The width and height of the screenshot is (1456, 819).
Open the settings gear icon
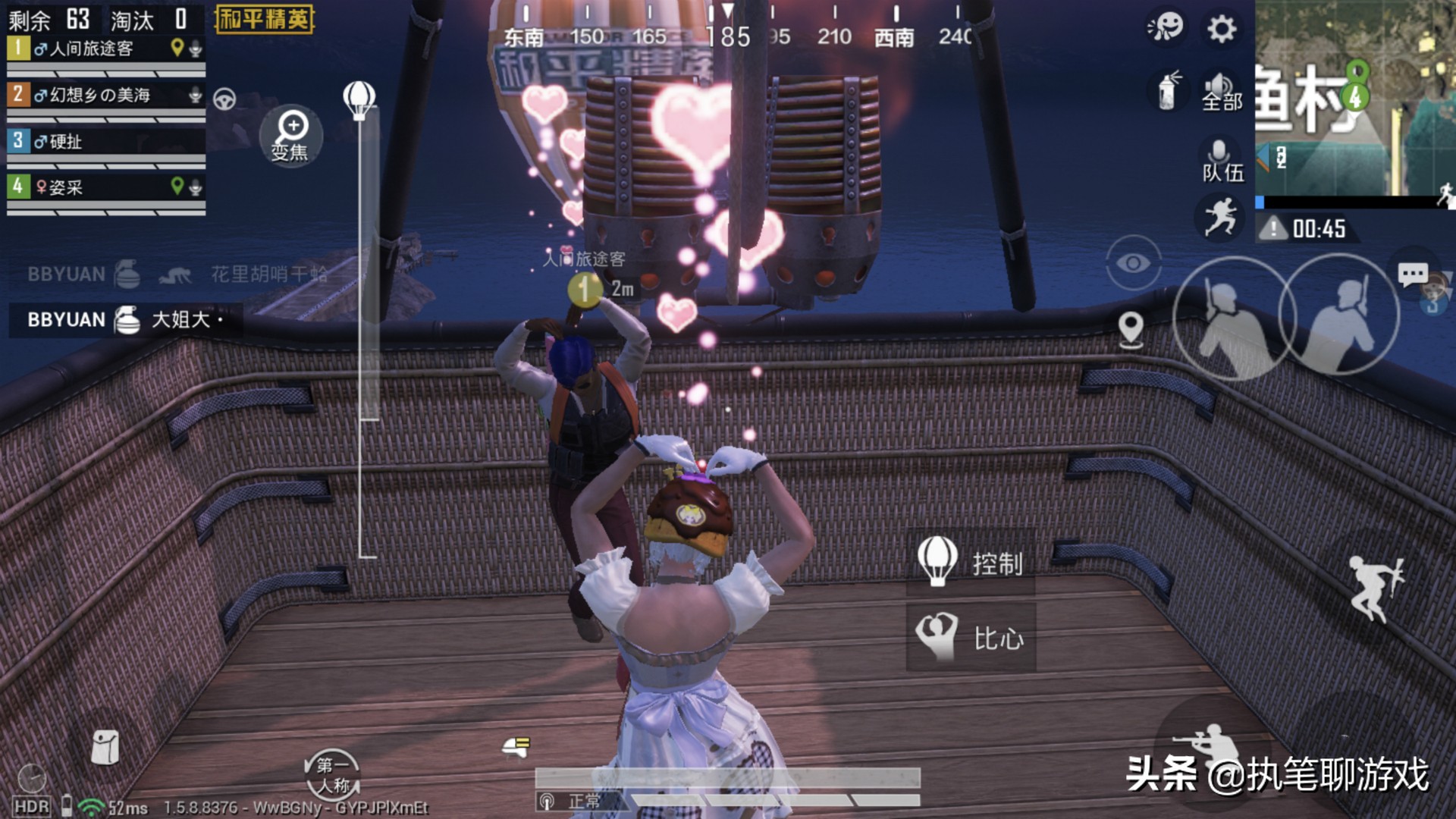pos(1221,29)
